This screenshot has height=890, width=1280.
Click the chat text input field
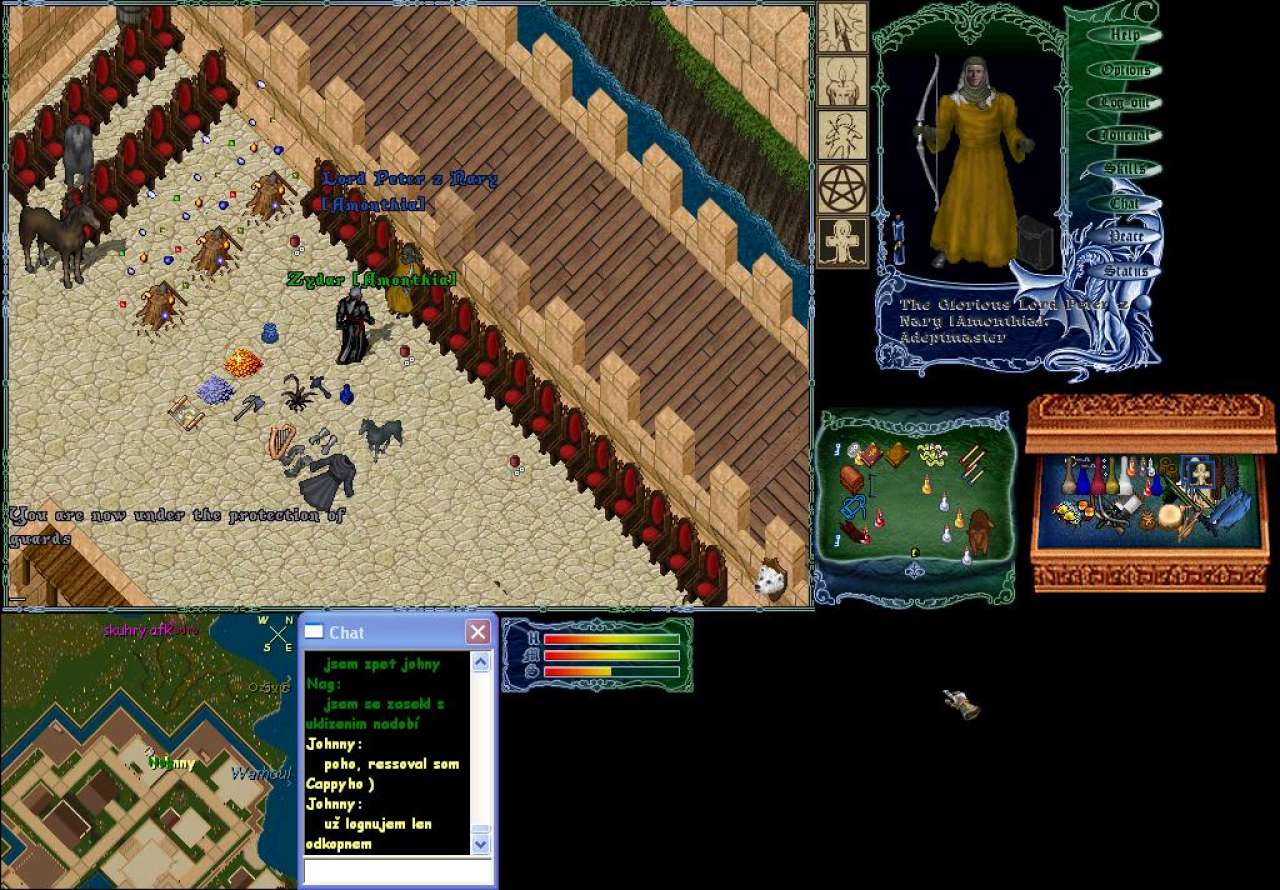pyautogui.click(x=398, y=872)
